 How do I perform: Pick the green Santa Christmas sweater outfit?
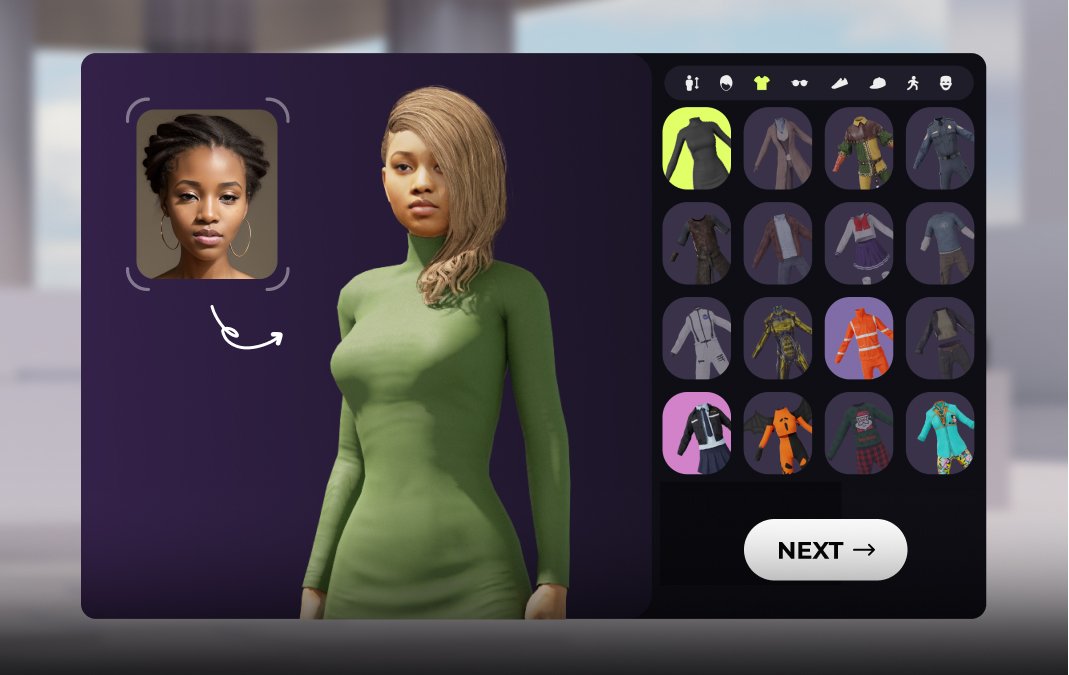tap(859, 433)
